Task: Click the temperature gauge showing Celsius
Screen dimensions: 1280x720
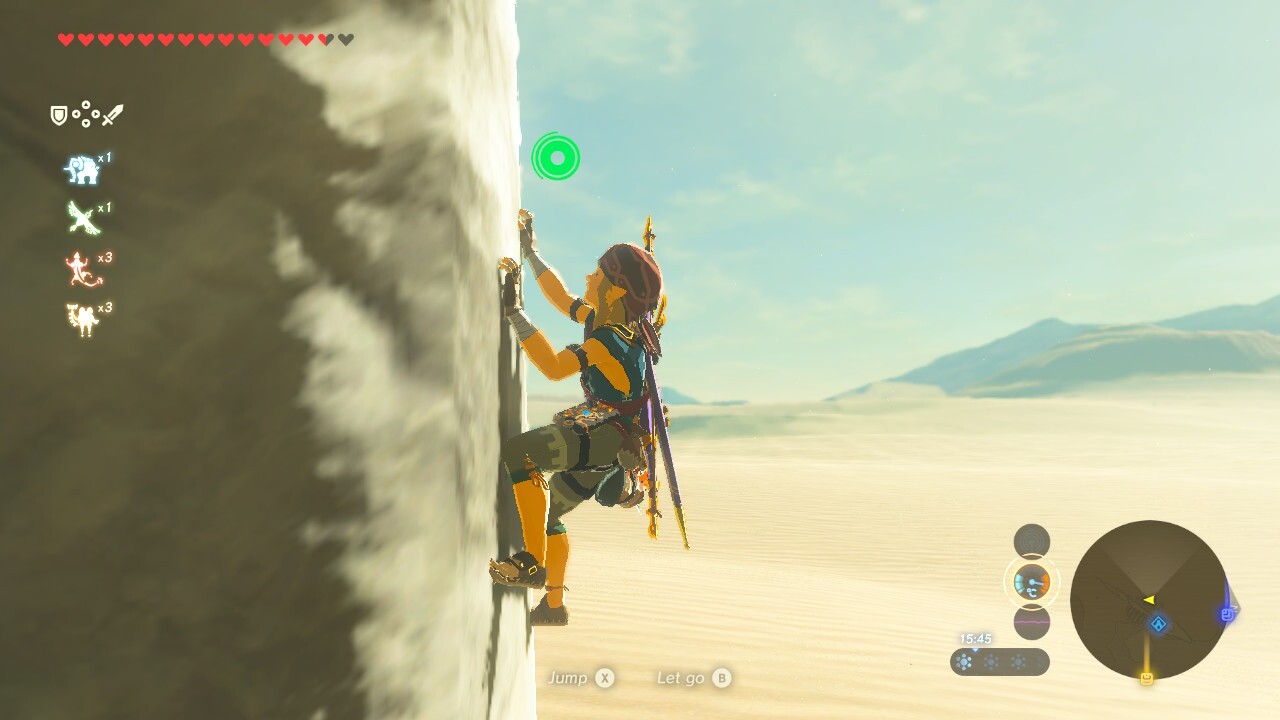Action: (x=1031, y=582)
